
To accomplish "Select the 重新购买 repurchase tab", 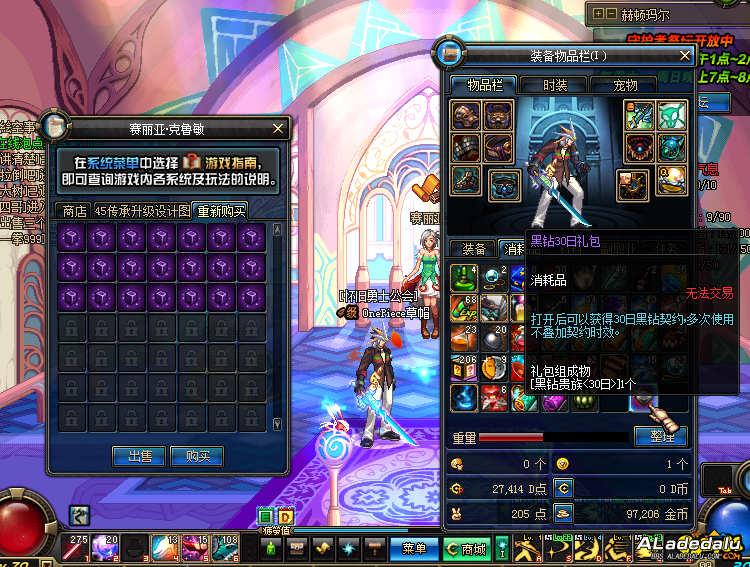I will point(221,211).
